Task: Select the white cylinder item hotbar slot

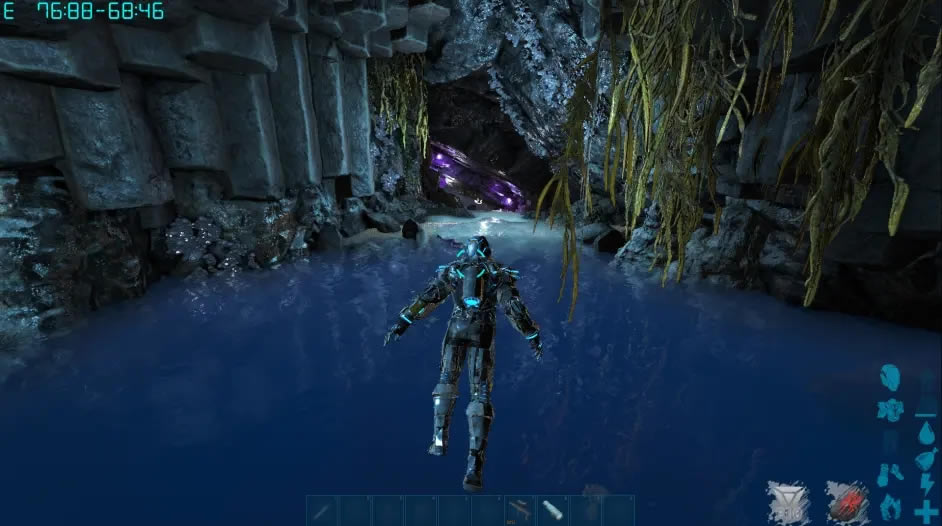Action: tap(553, 510)
